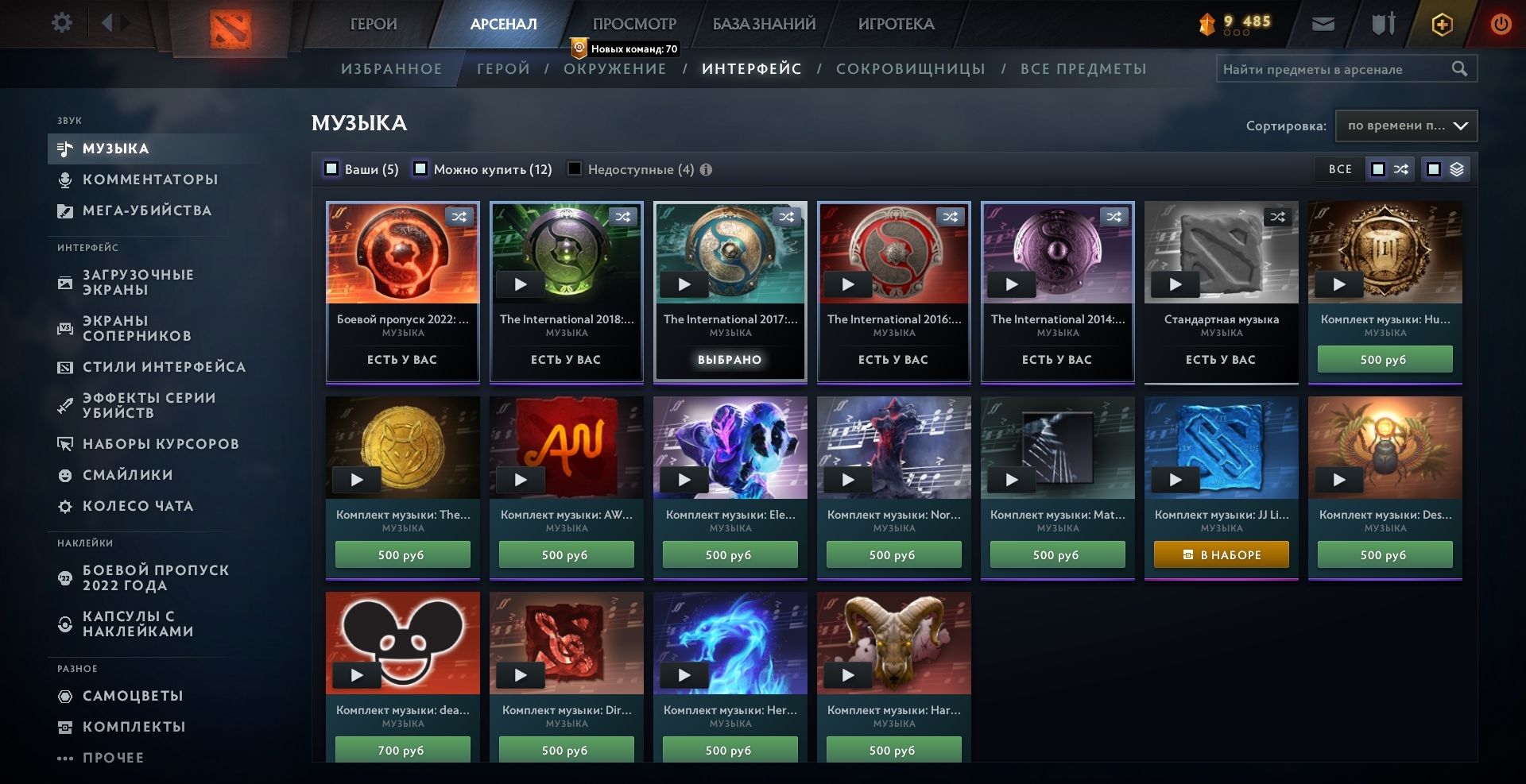Open the ИГРОТЕКА top tab
This screenshot has width=1526, height=784.
coord(896,24)
